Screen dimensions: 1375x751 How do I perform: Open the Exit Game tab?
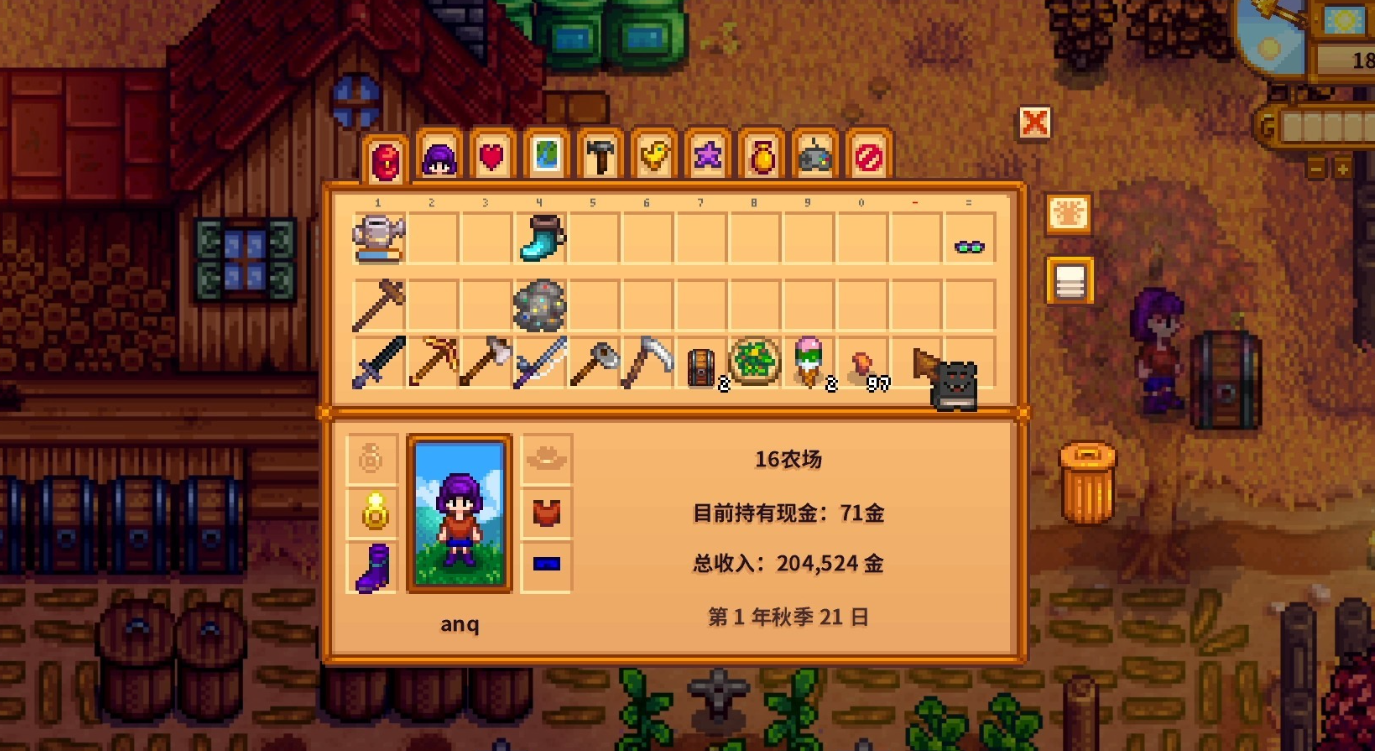click(869, 158)
